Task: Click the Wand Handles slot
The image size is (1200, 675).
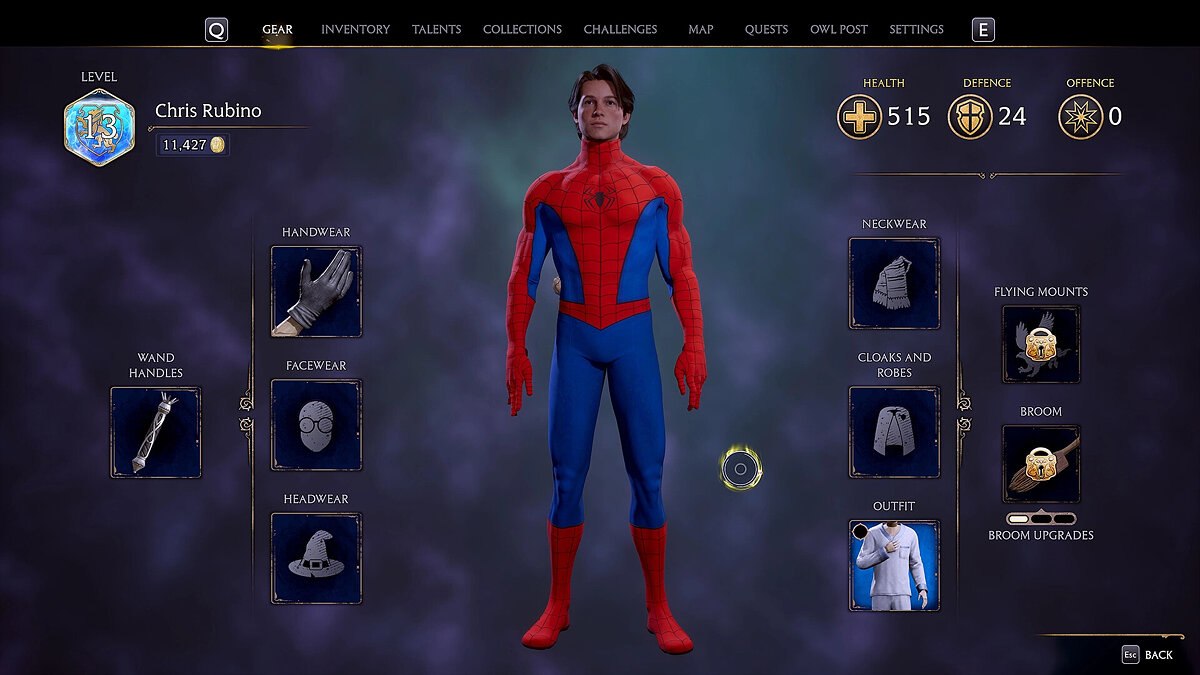Action: point(155,432)
